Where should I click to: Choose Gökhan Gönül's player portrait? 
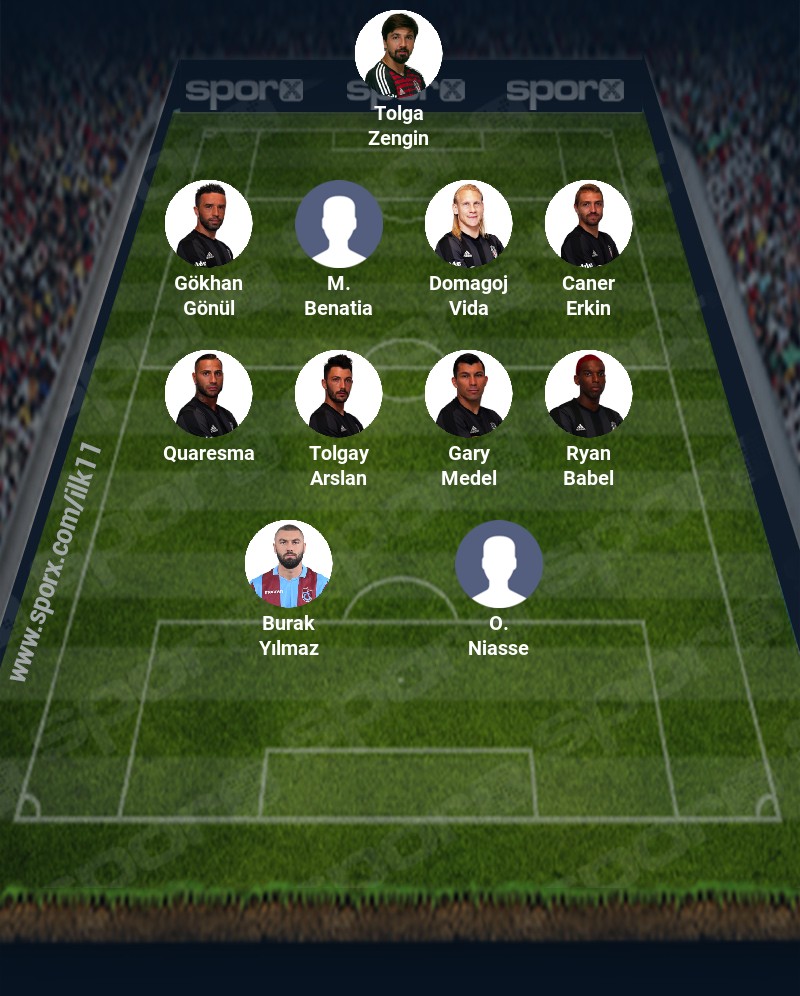[208, 223]
